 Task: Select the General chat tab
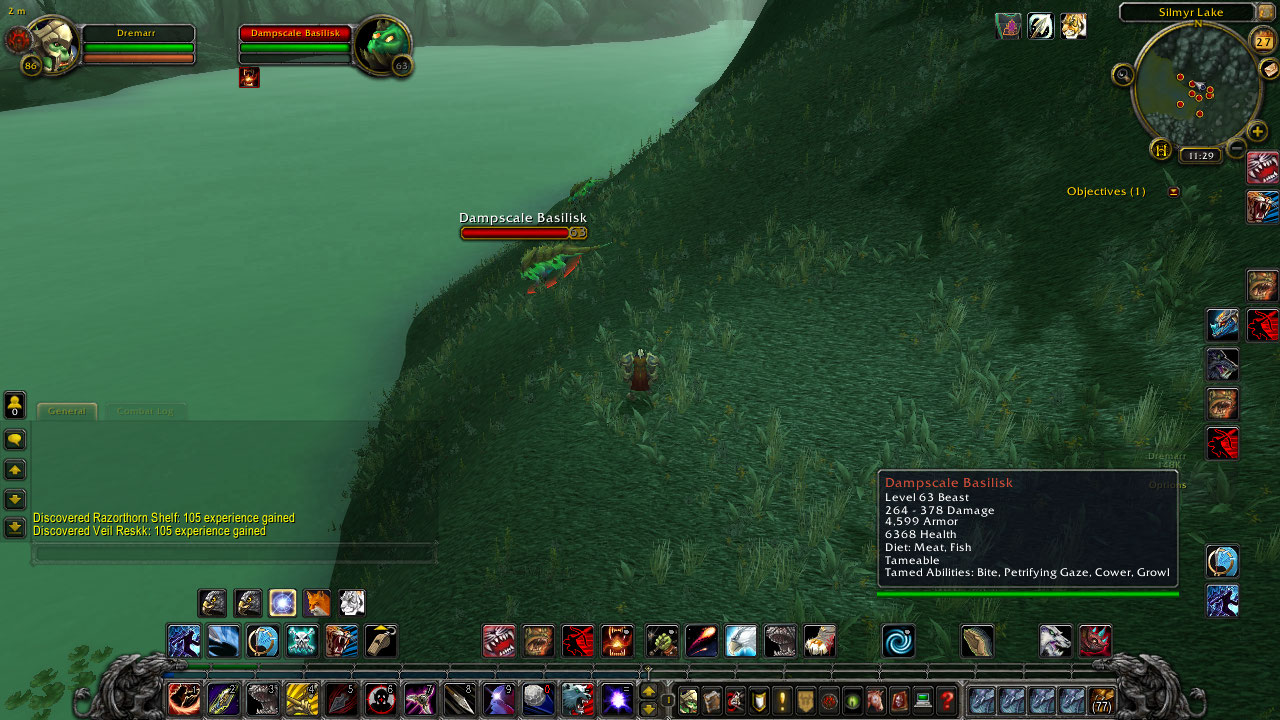pos(67,411)
